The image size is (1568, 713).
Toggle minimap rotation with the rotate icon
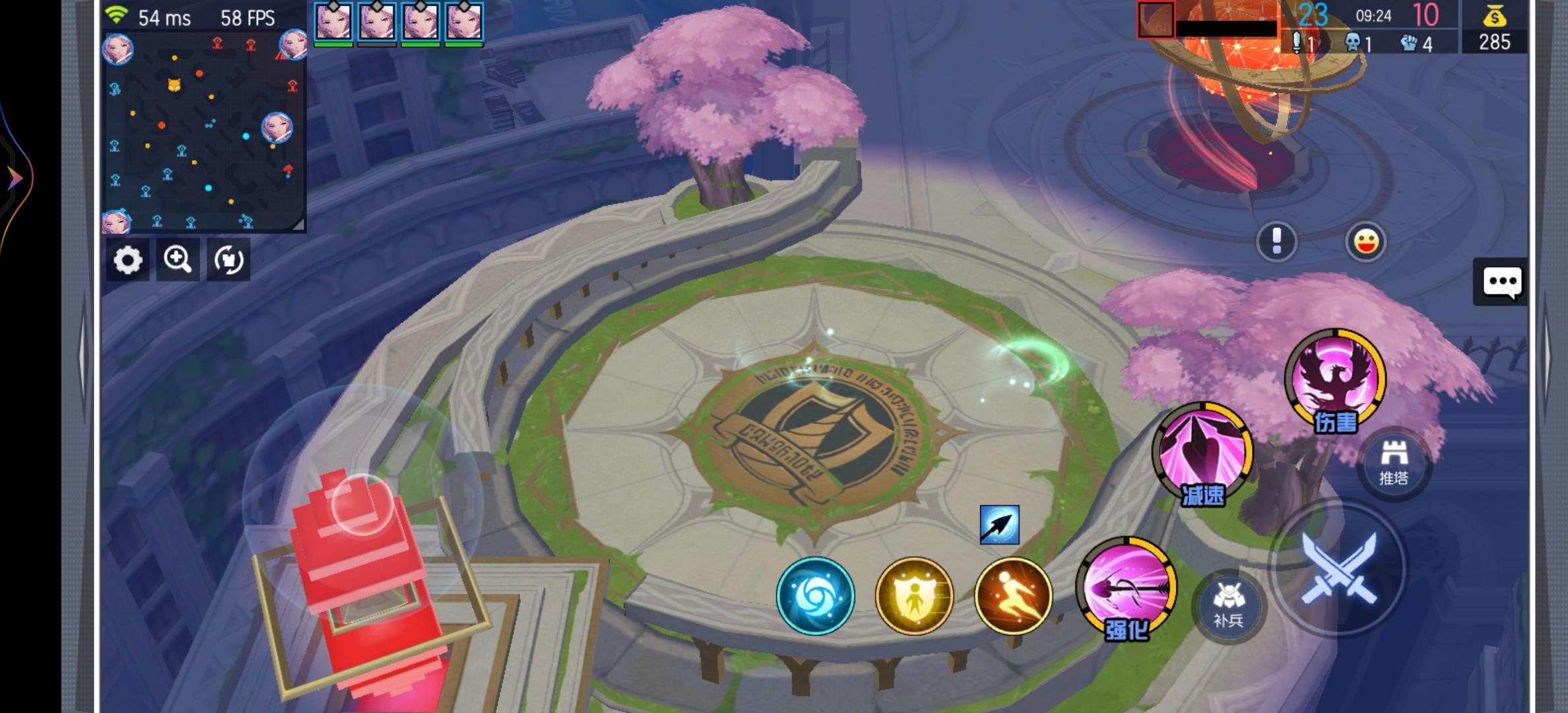227,260
